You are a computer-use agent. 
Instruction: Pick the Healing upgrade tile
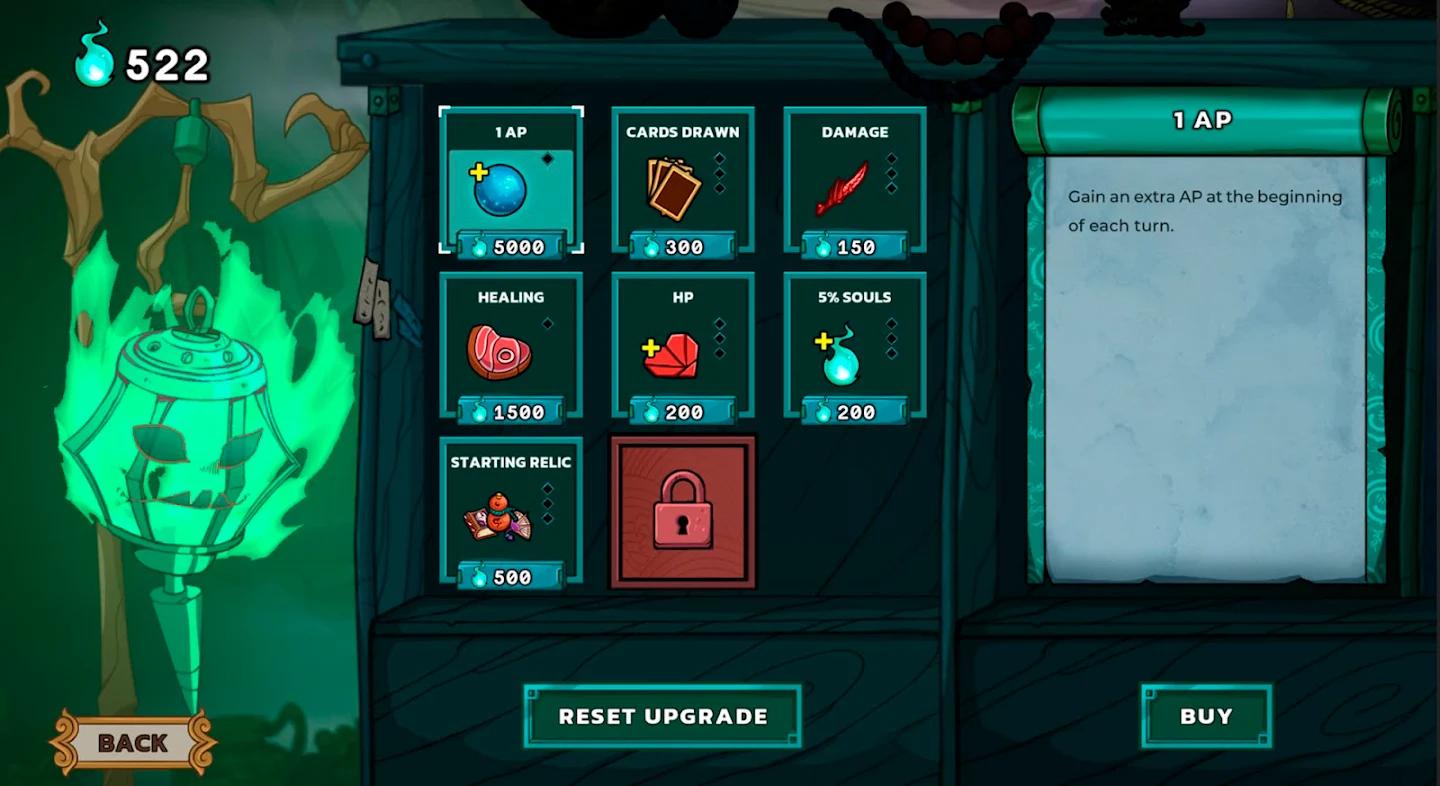[x=511, y=346]
